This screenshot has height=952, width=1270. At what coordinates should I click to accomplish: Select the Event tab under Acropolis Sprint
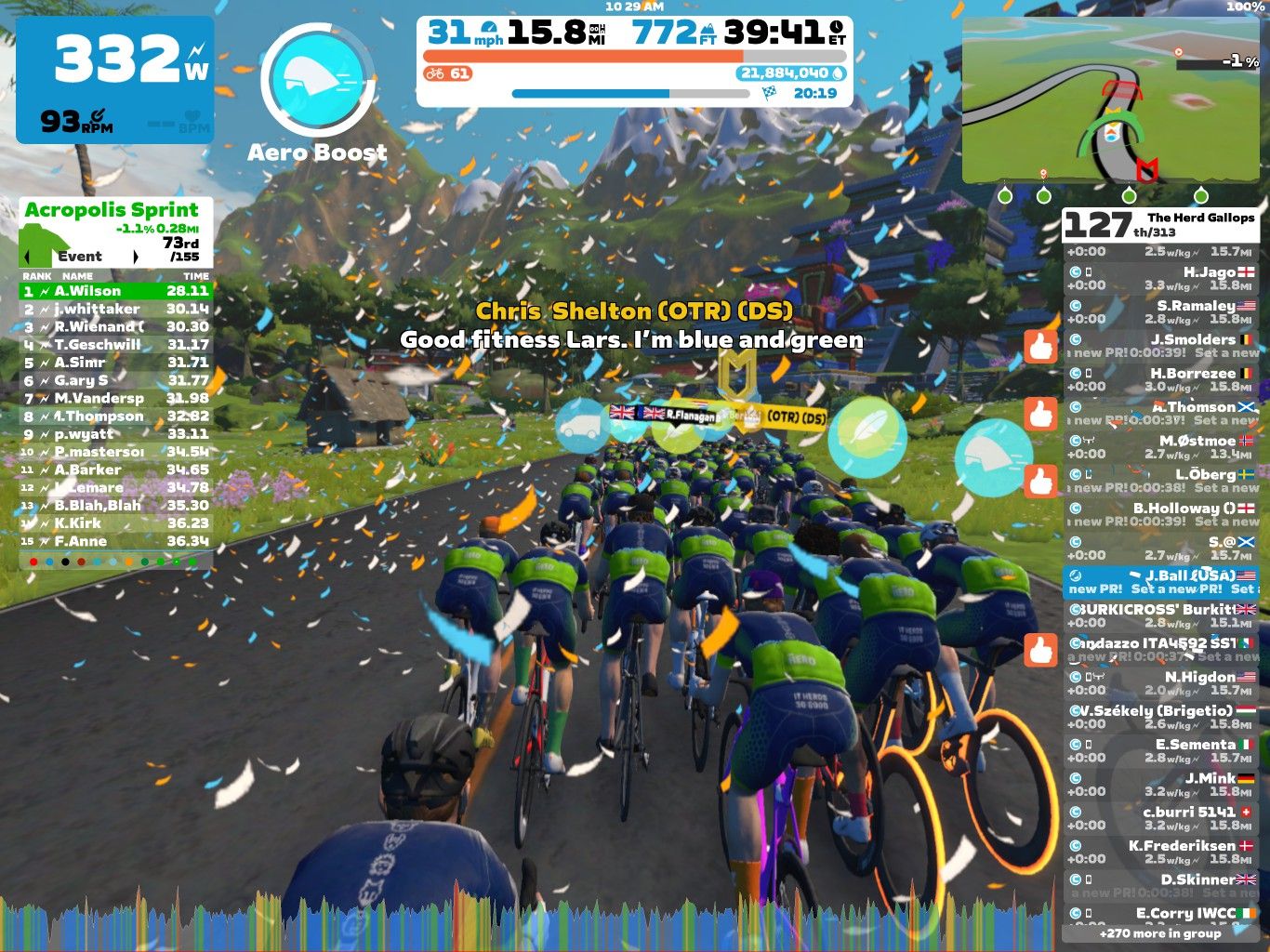pos(82,255)
